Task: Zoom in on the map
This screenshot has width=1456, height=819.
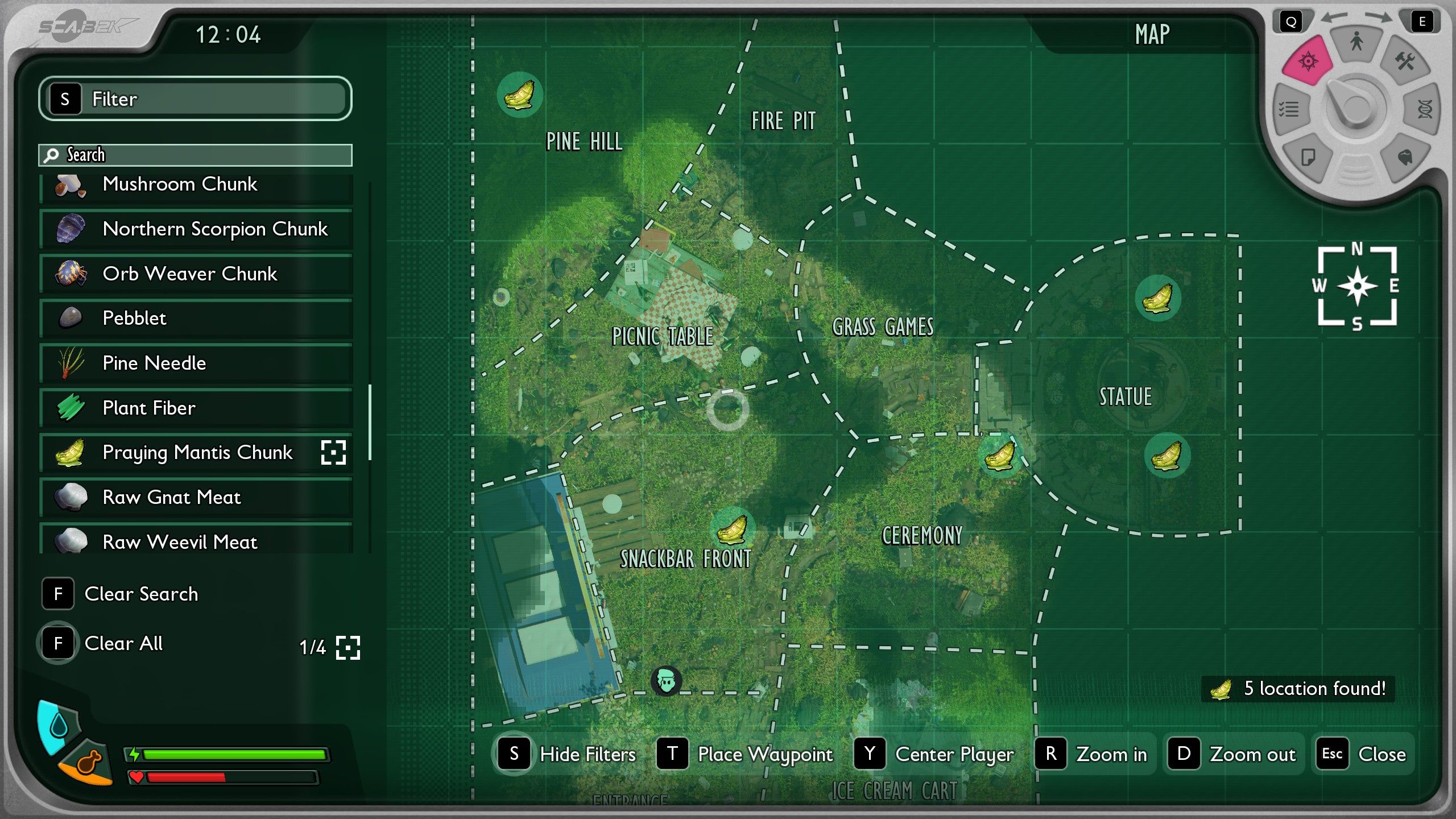Action: click(1093, 754)
